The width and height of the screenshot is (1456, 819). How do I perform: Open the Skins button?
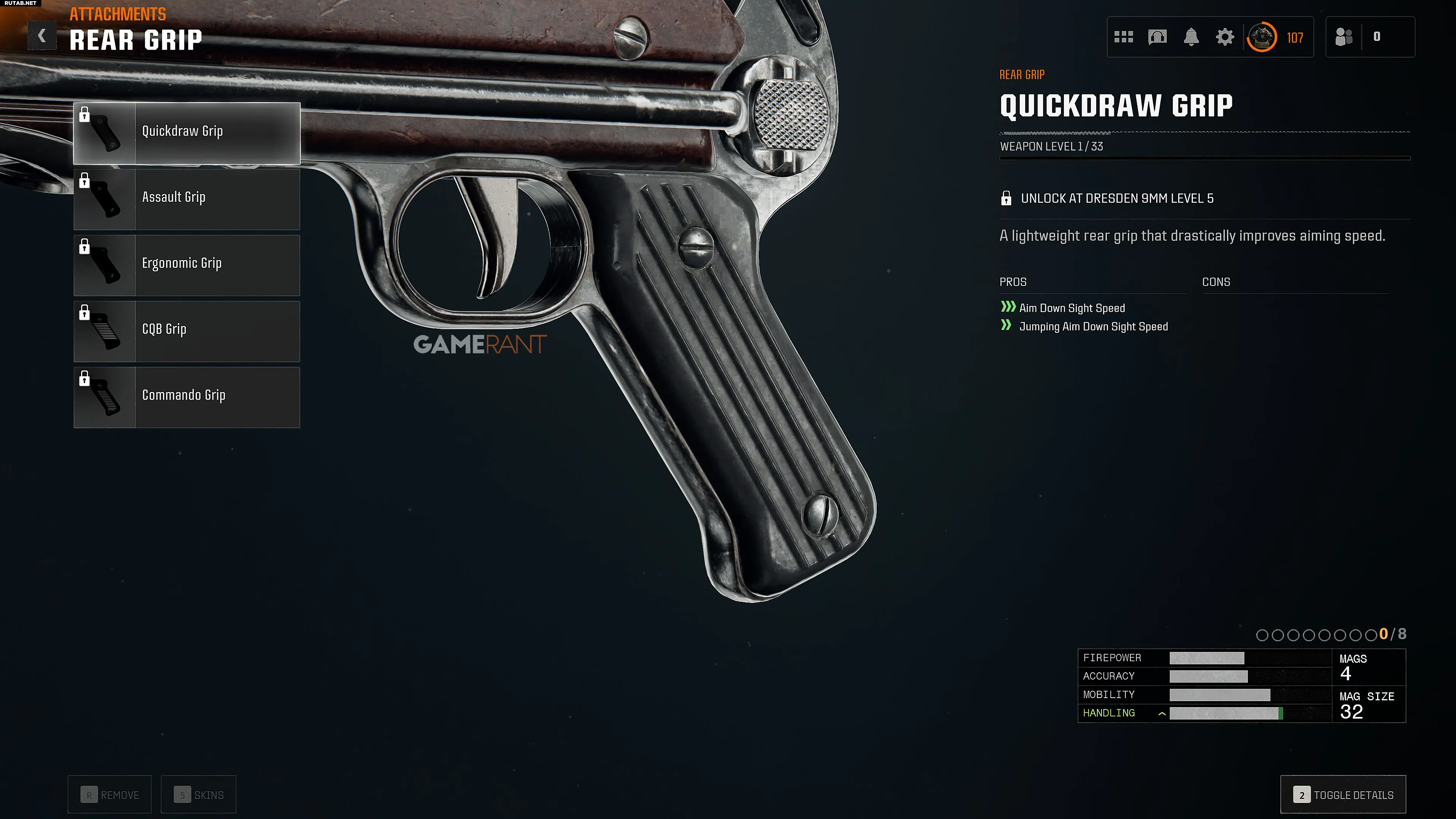198,795
